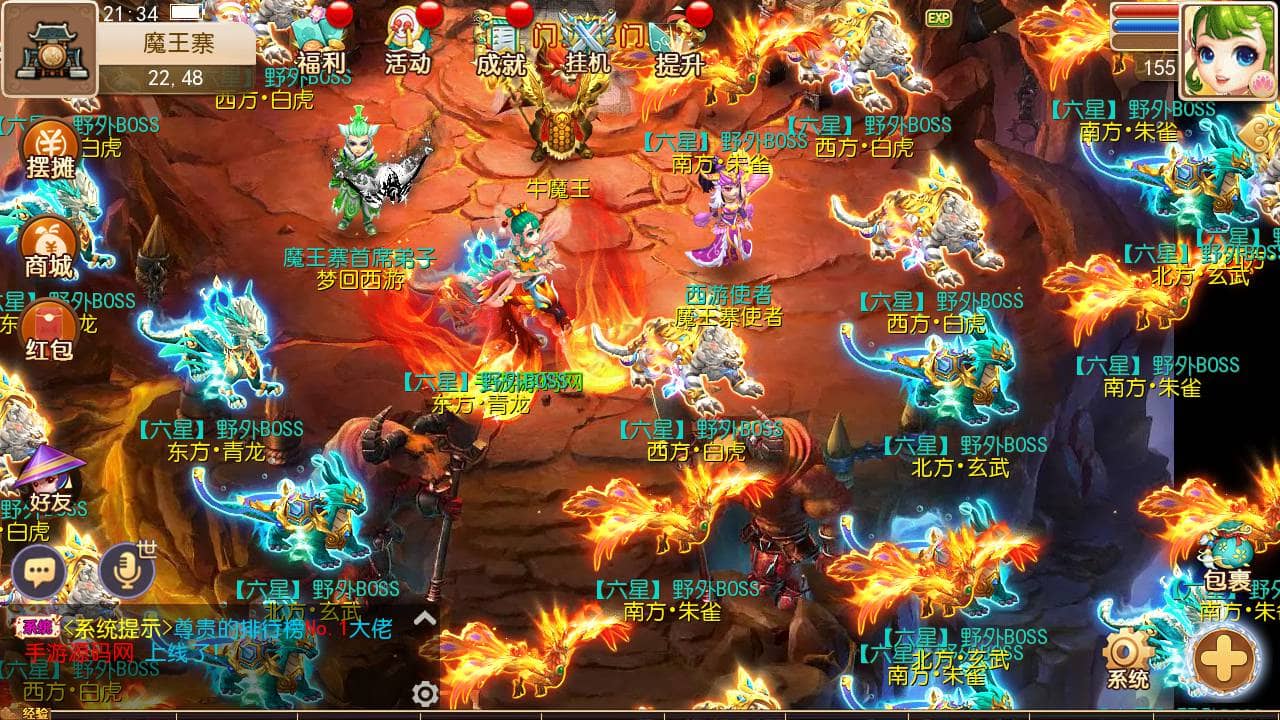Open the 系统 system settings gear
This screenshot has width=1280, height=720.
tap(1127, 658)
